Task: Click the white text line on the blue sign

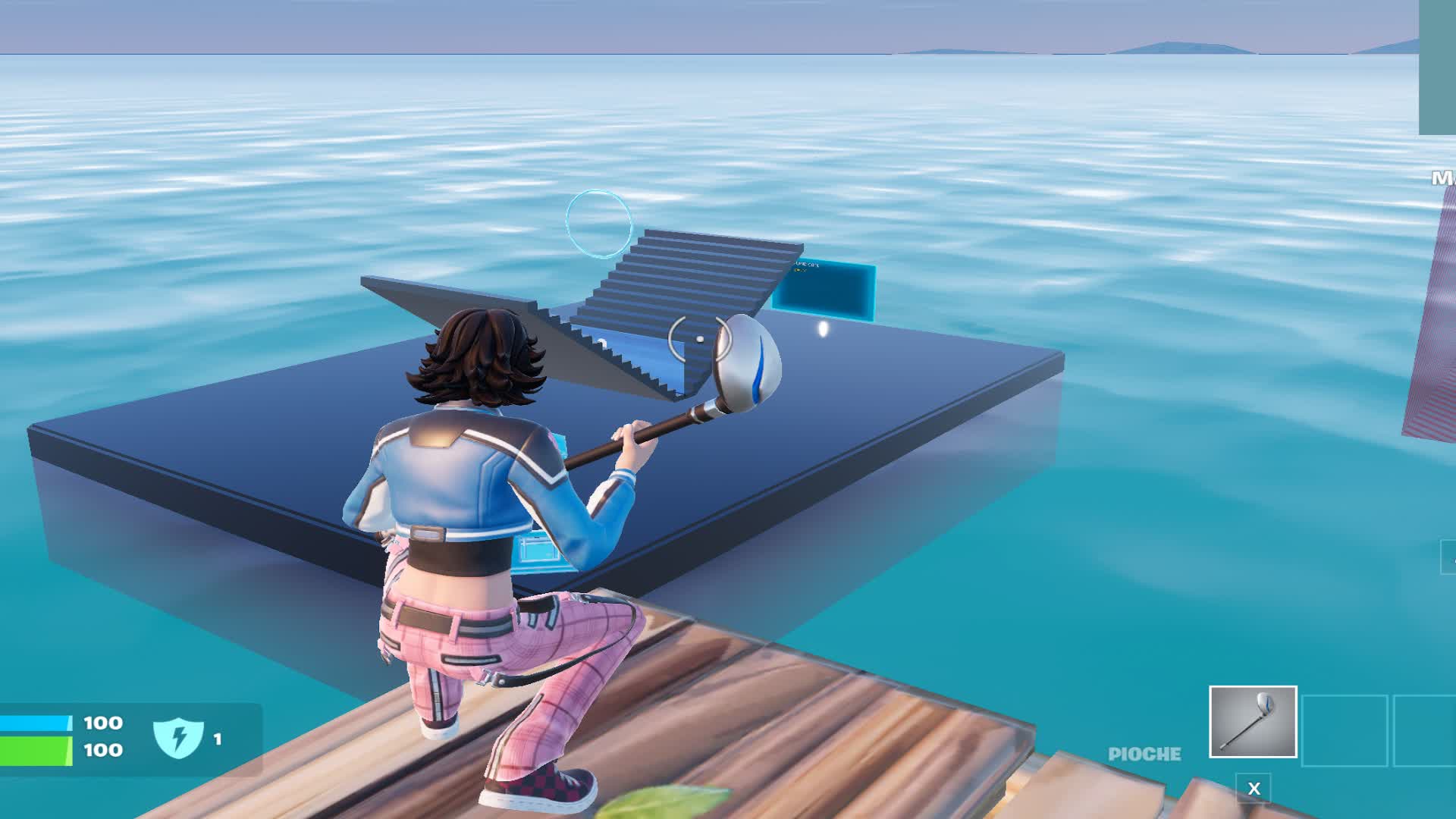Action: coord(806,263)
